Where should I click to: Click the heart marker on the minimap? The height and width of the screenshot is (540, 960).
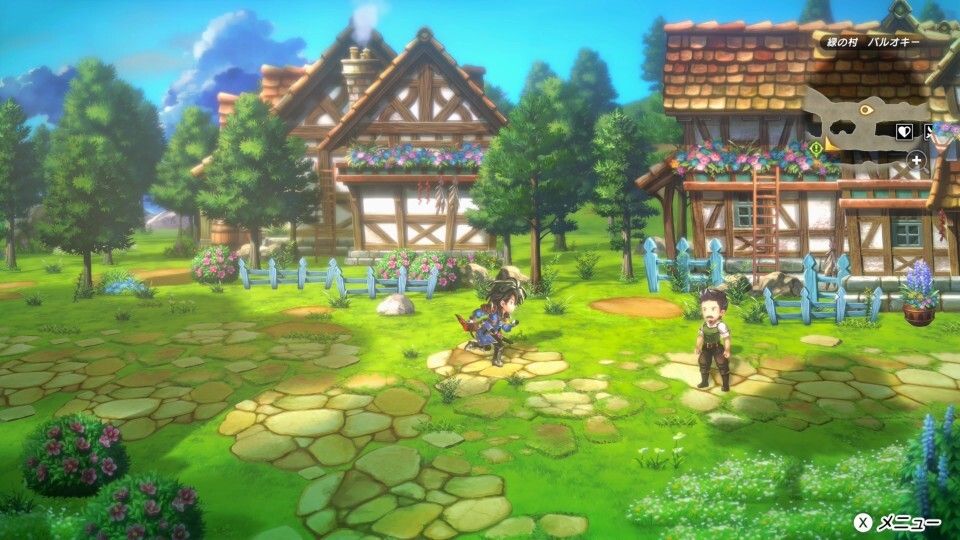(906, 130)
